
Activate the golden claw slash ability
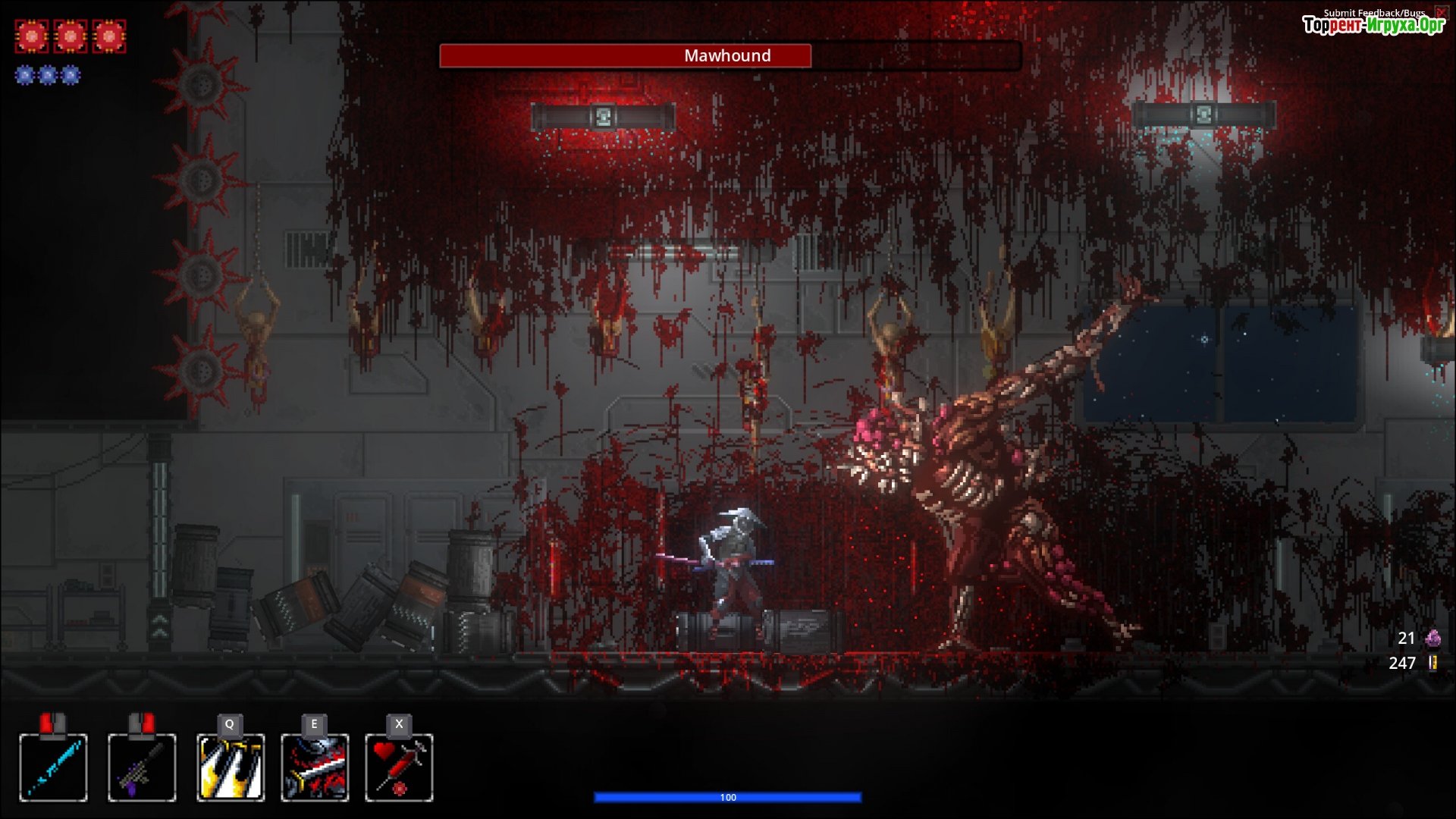231,767
